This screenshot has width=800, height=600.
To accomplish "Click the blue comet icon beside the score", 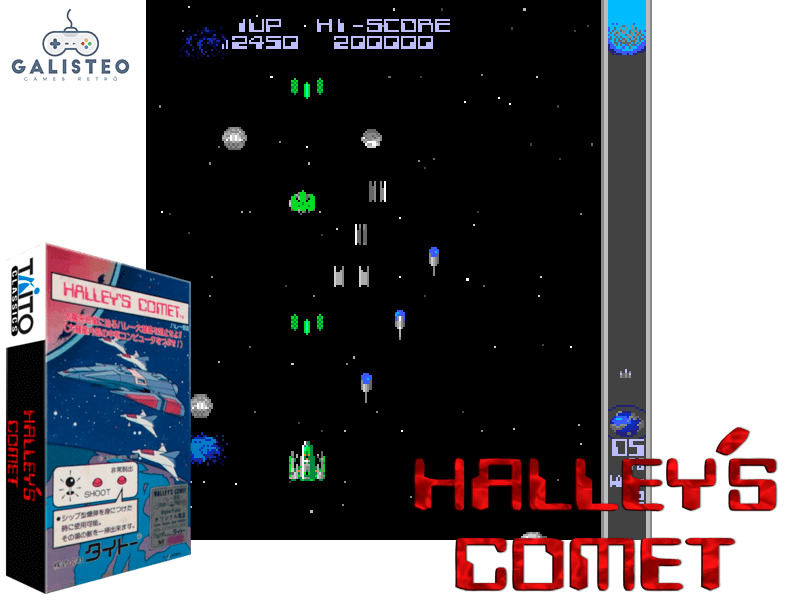I will click(205, 42).
